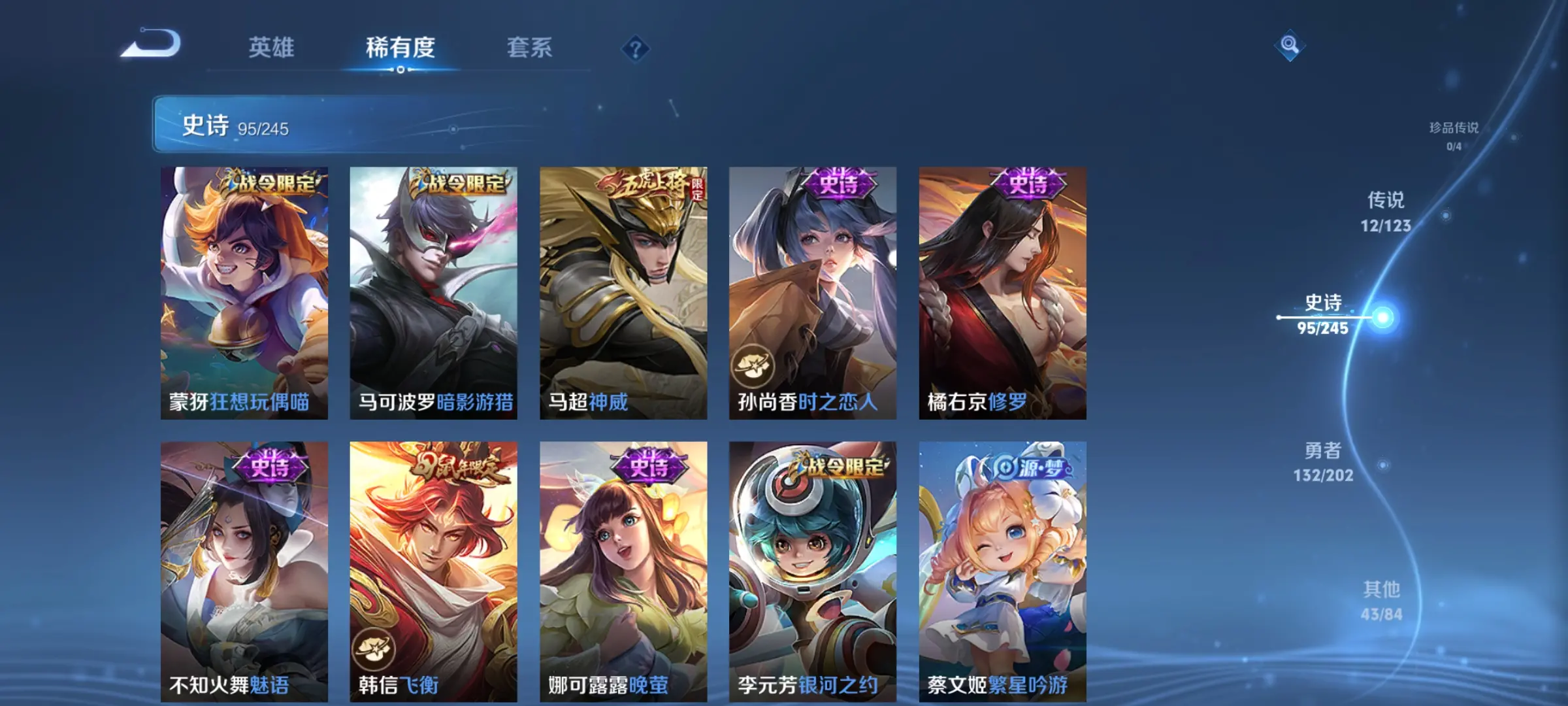Select the 橘右京 修罗 skin card
This screenshot has height=706, width=1568.
tap(1002, 292)
